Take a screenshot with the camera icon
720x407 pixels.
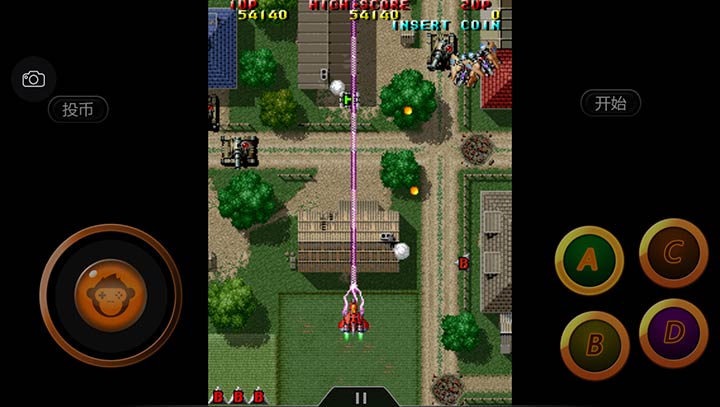[33, 79]
